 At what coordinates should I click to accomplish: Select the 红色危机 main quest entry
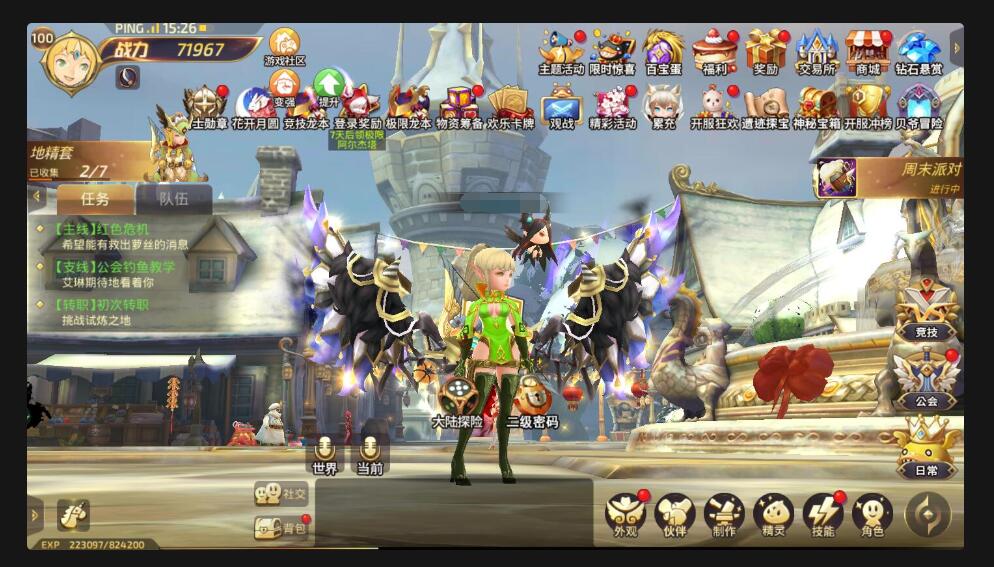coord(105,236)
